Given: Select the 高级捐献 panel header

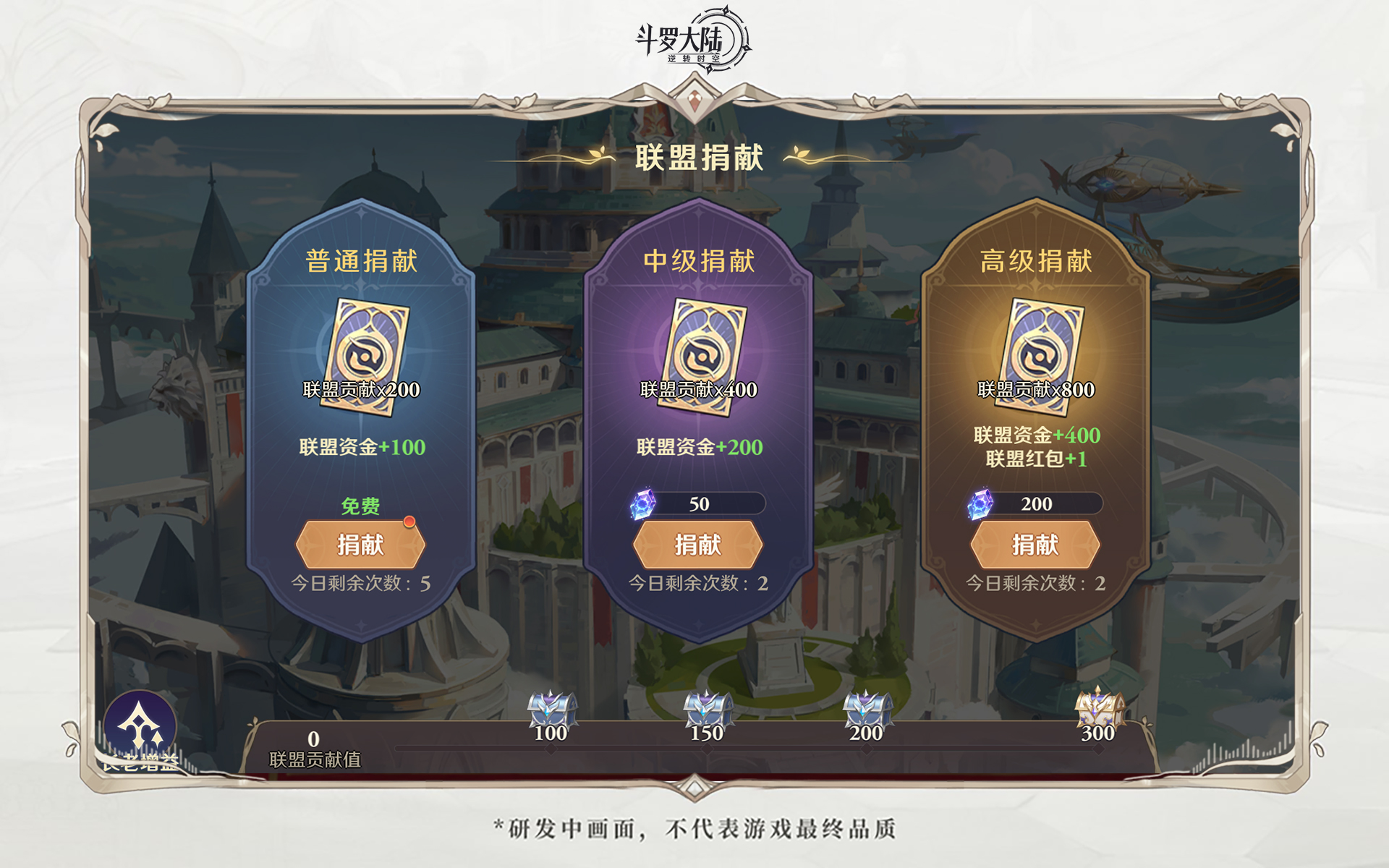Looking at the screenshot, I should point(1037,259).
